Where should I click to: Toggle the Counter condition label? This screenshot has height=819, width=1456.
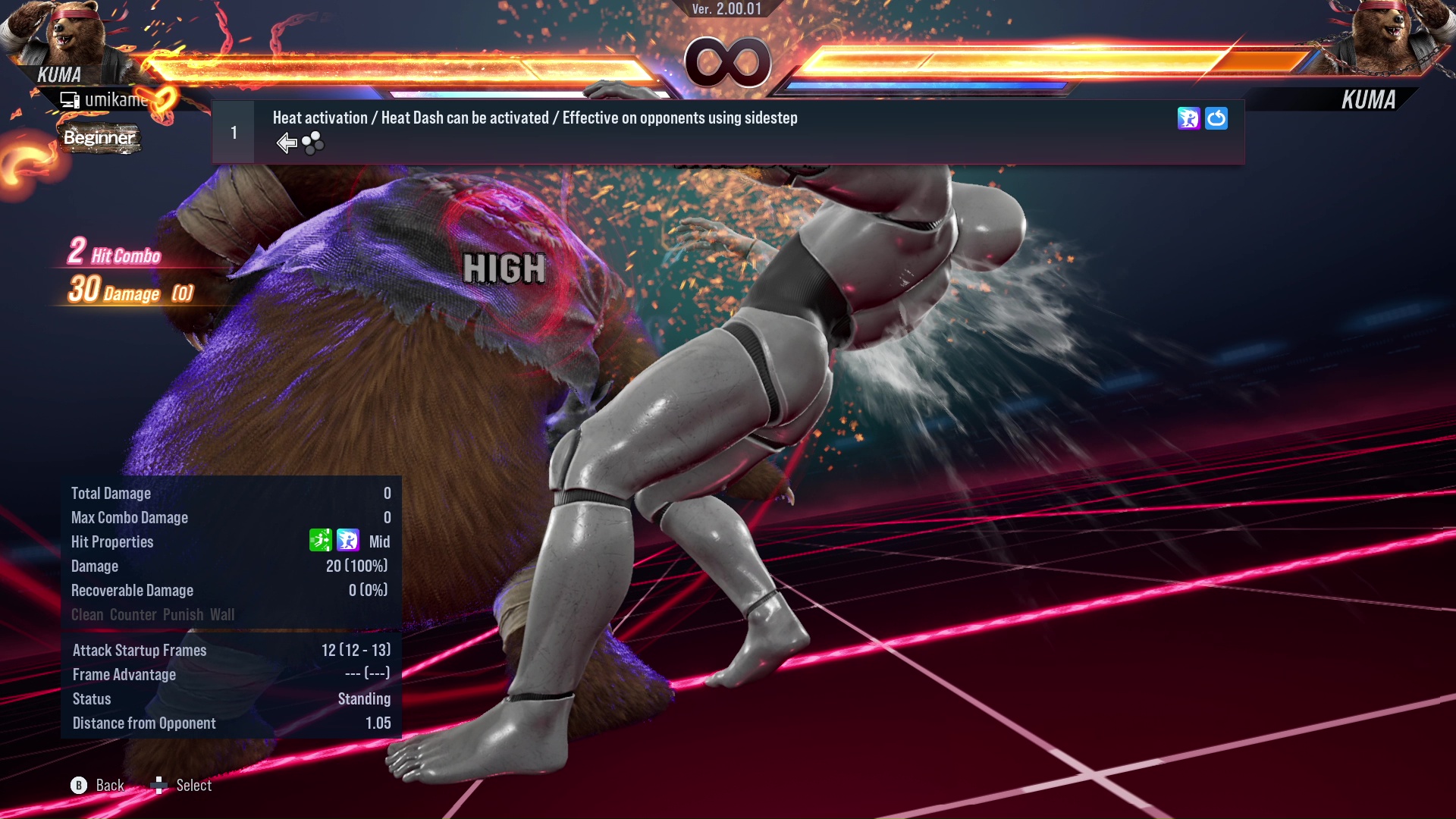133,614
